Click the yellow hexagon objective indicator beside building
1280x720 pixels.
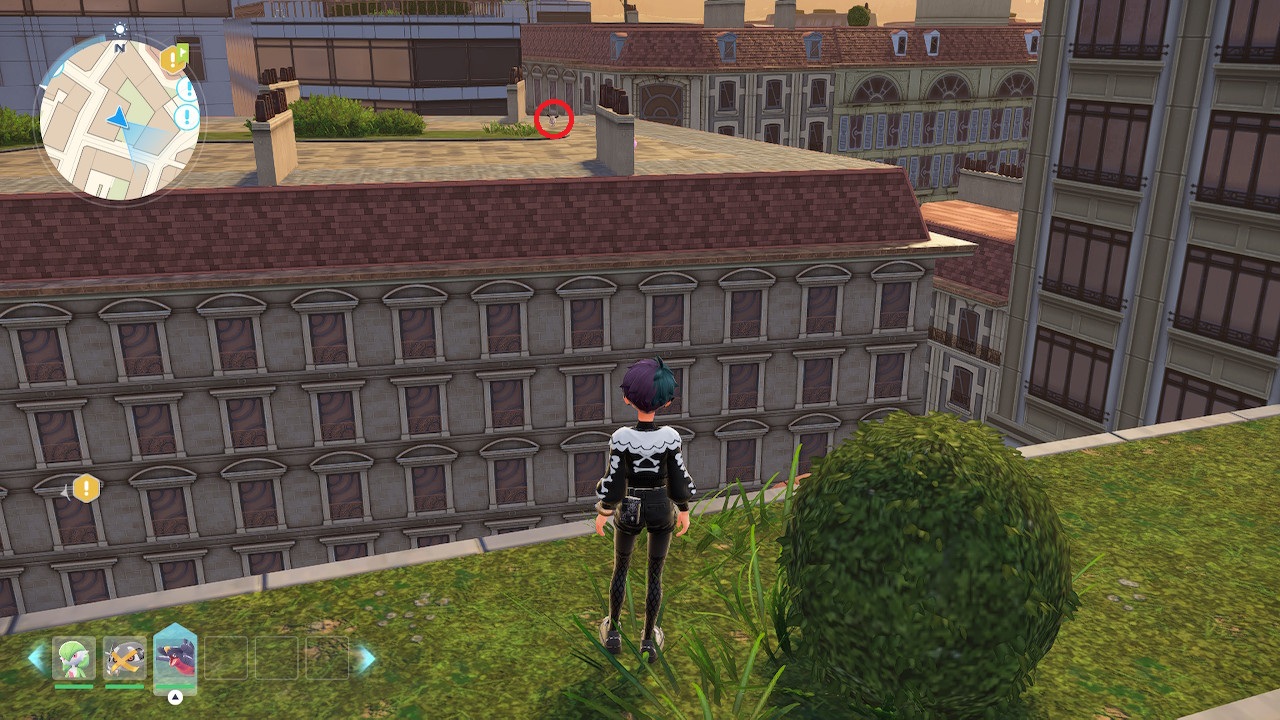86,489
